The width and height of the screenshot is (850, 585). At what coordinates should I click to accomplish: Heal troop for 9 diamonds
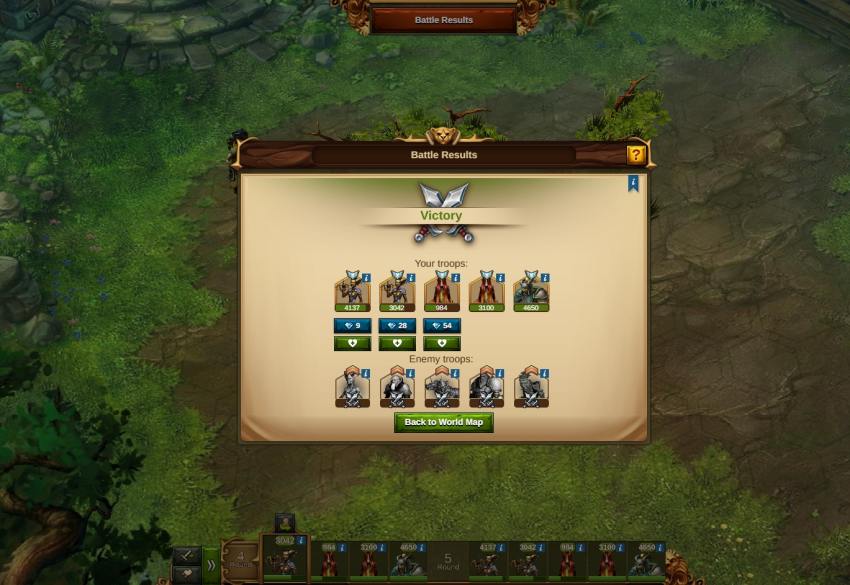click(352, 326)
